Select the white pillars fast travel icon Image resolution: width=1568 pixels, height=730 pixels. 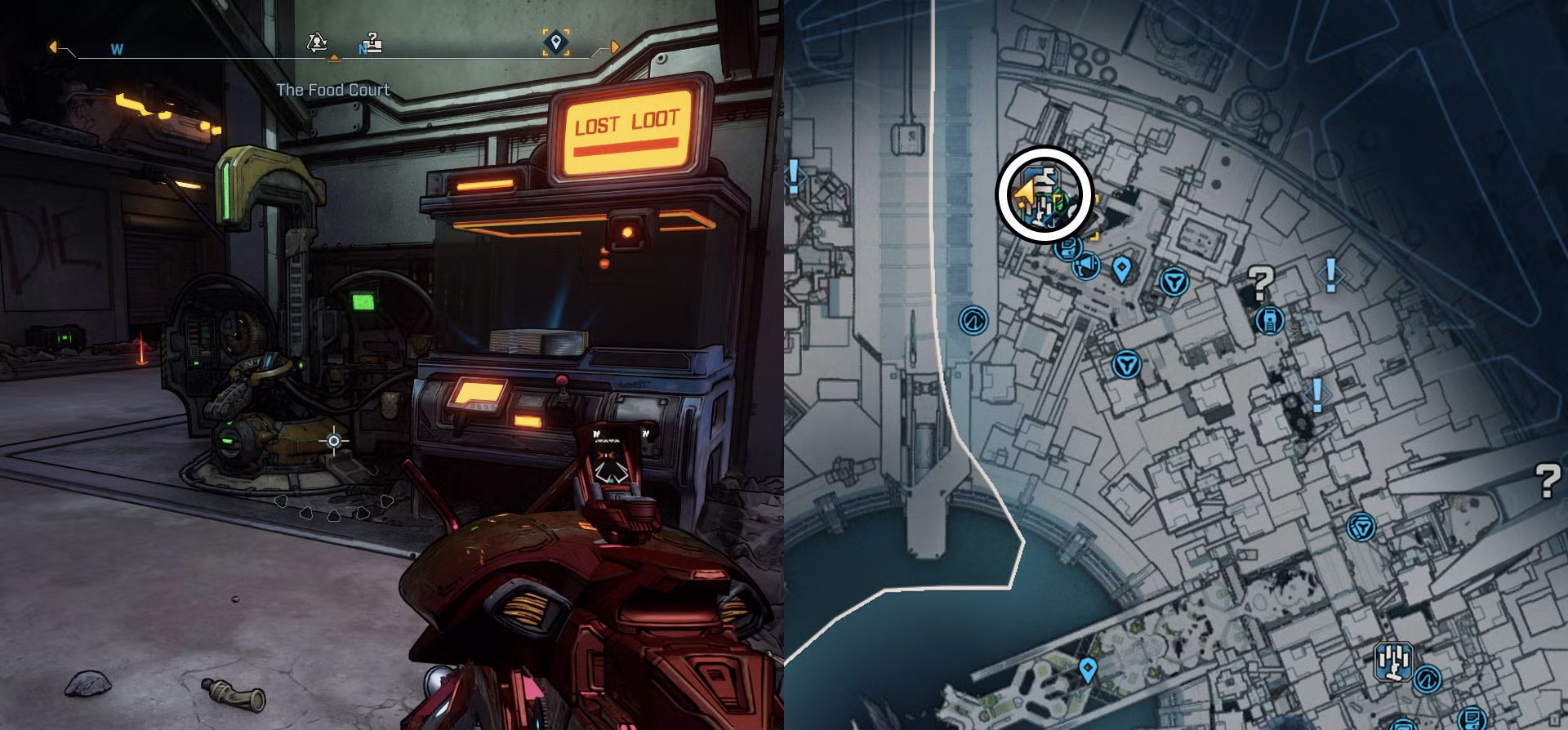pos(1393,661)
